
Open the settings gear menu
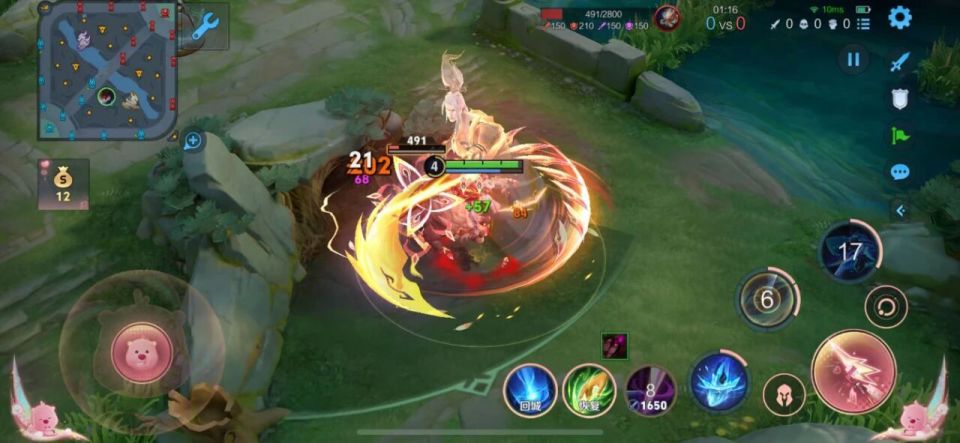[x=900, y=17]
